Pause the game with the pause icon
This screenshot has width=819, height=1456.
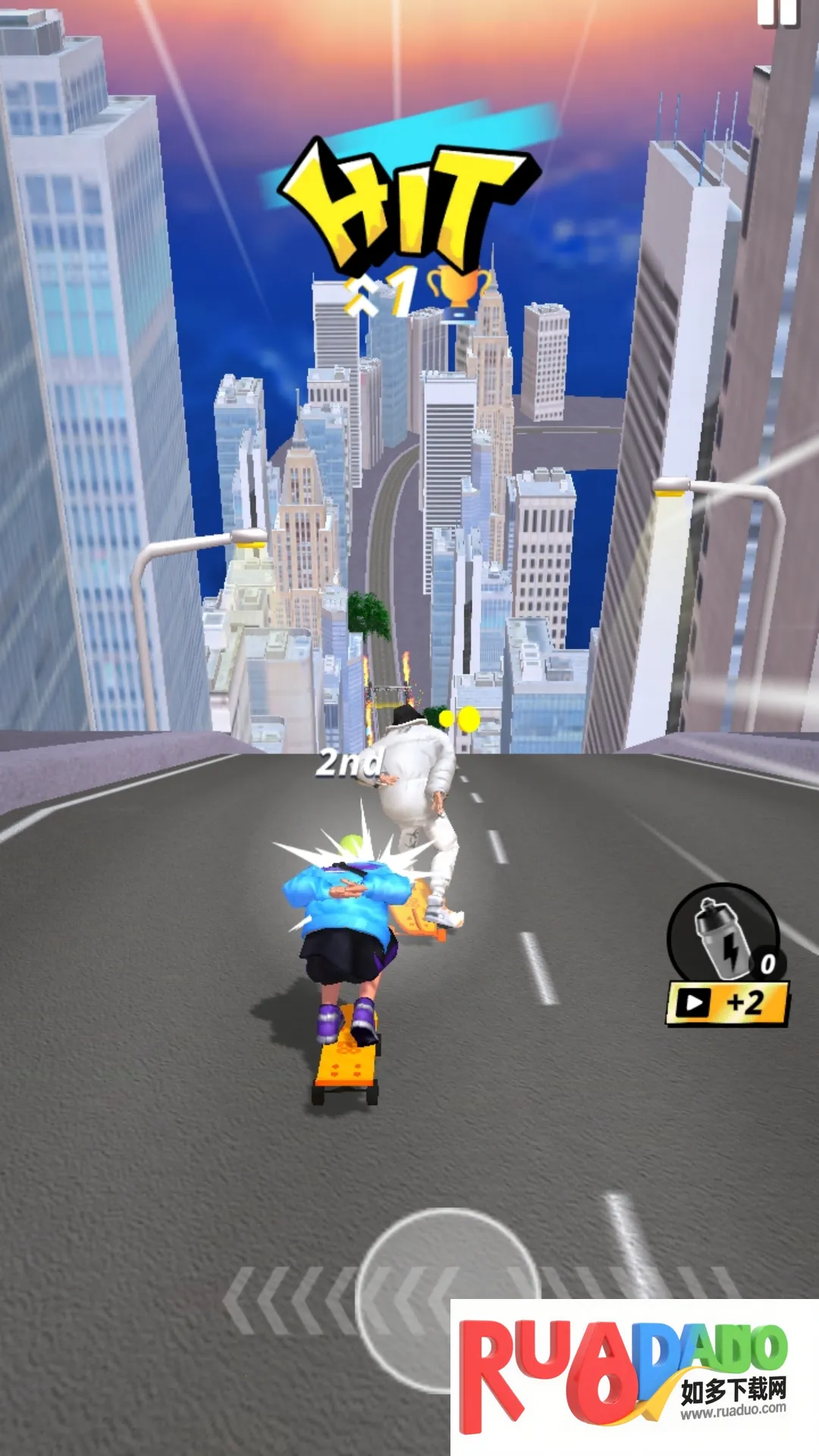777,11
